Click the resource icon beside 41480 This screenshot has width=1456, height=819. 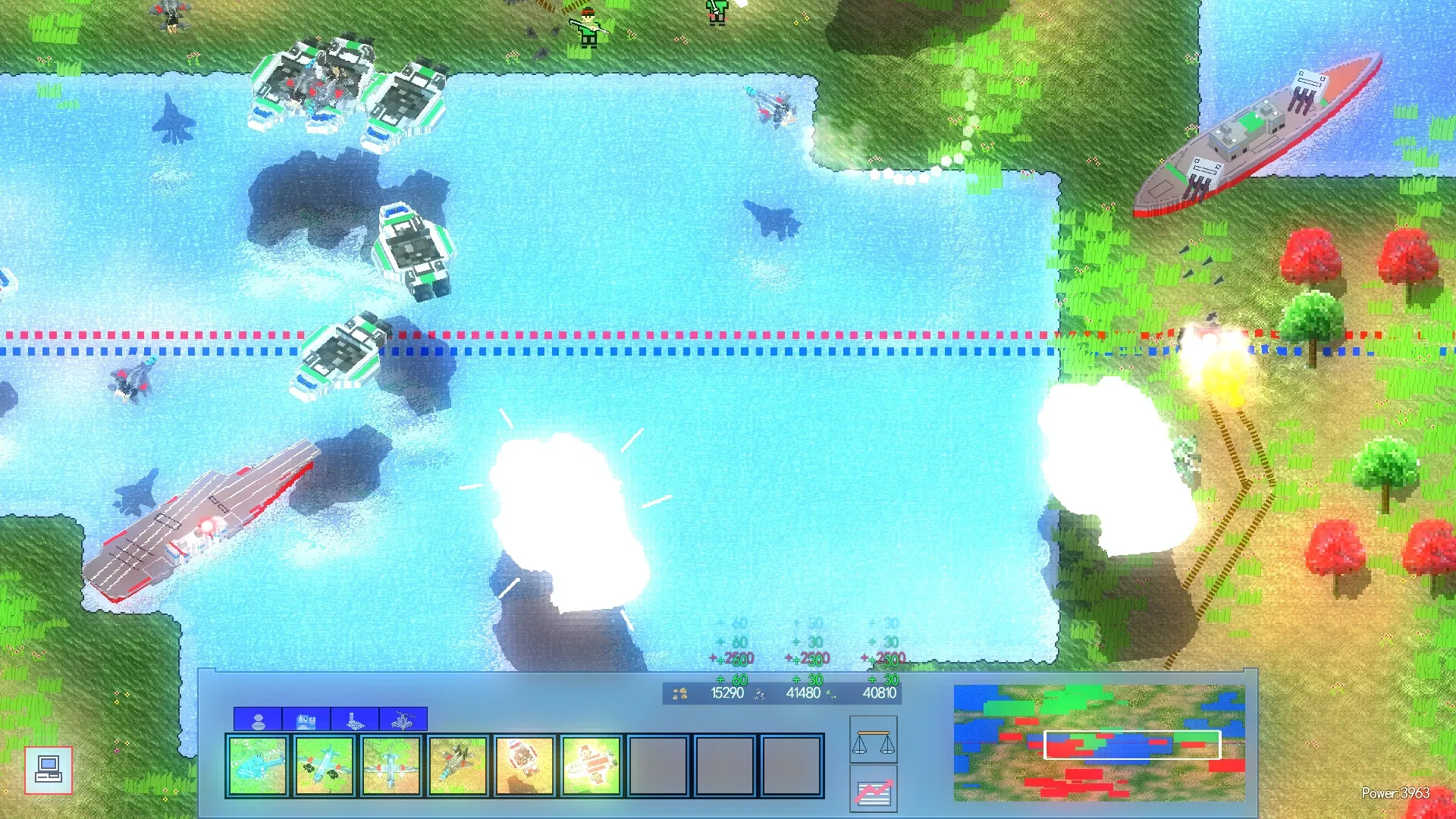click(x=758, y=692)
